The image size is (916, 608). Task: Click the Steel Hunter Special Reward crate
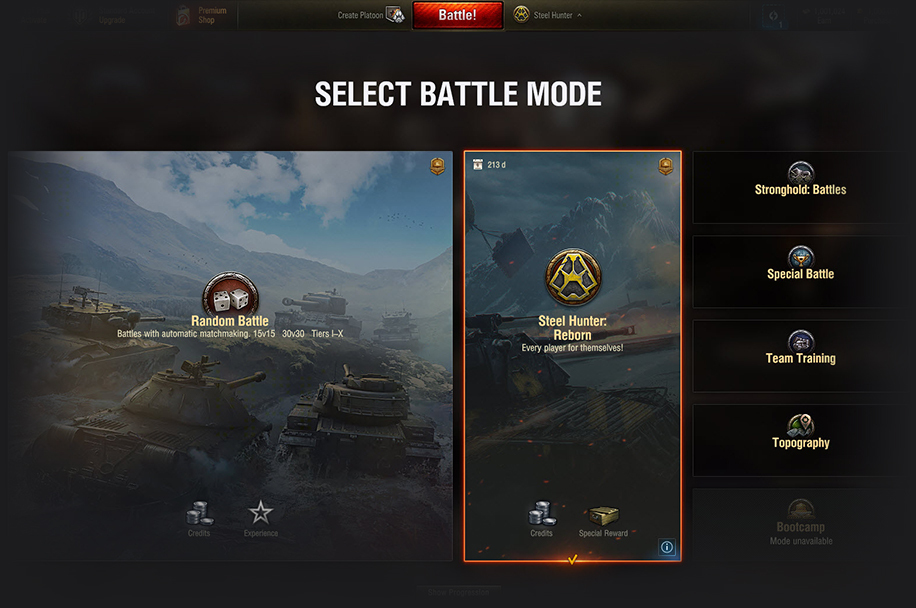[x=603, y=518]
